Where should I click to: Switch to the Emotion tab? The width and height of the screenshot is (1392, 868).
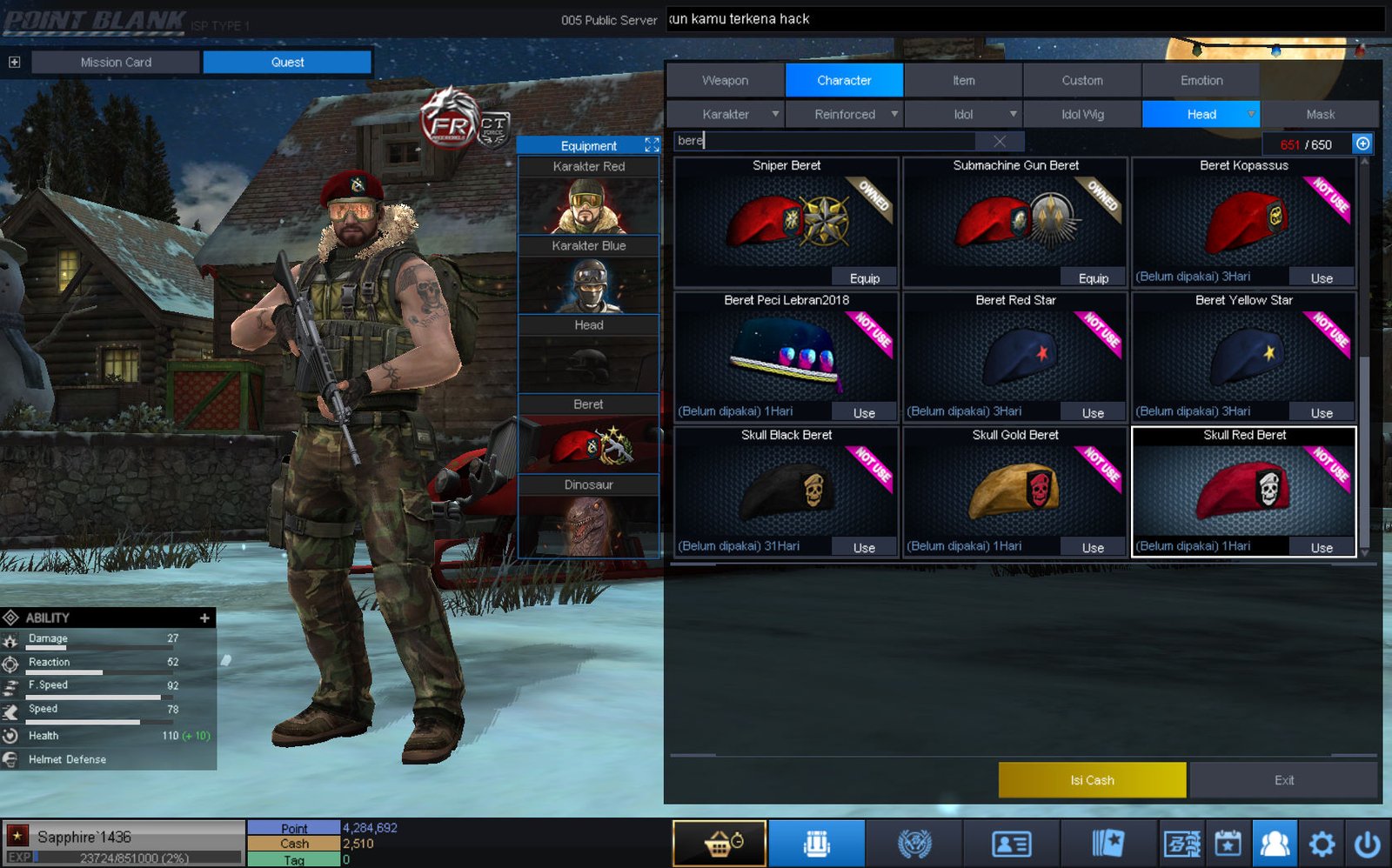(x=1201, y=80)
